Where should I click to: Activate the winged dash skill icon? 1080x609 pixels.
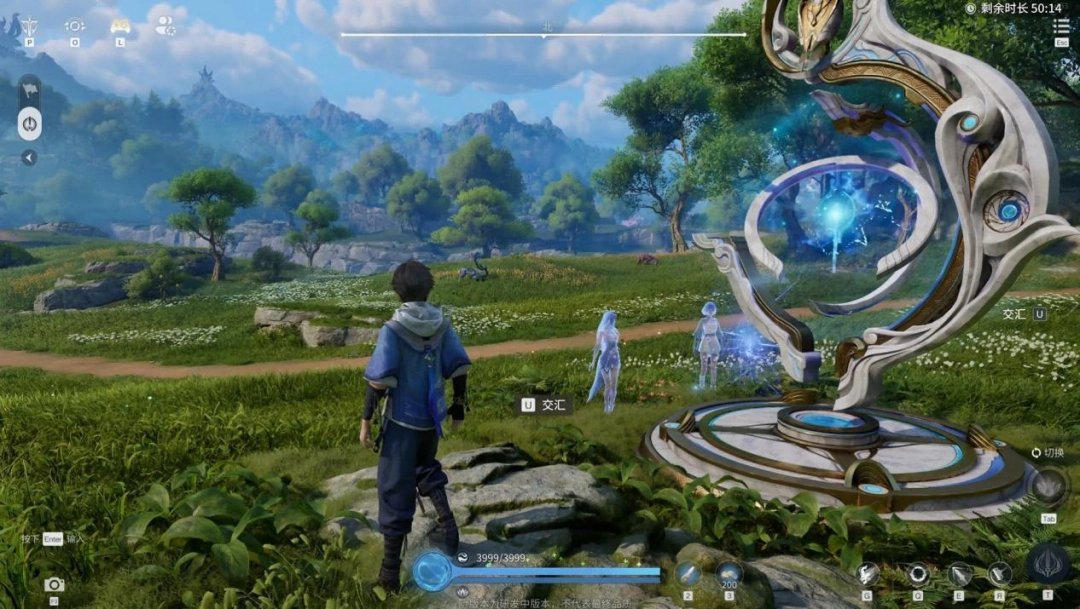(867, 573)
